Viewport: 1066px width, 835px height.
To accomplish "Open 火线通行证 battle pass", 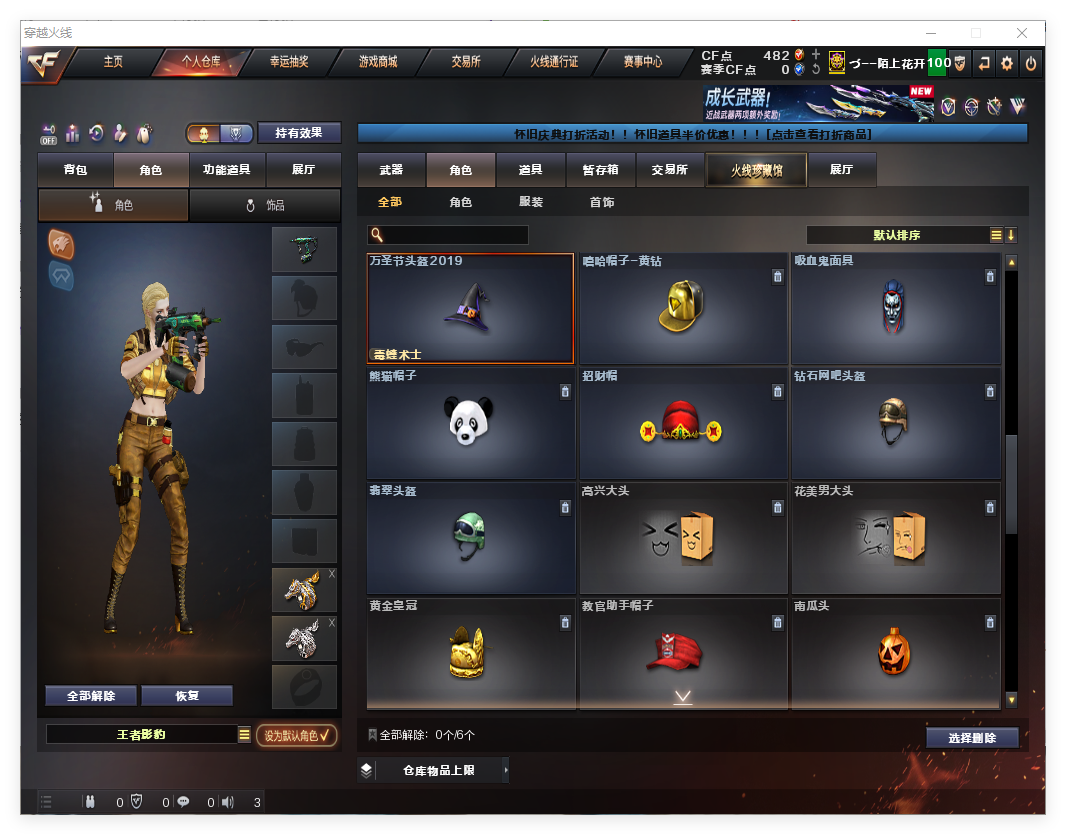I will pos(554,62).
